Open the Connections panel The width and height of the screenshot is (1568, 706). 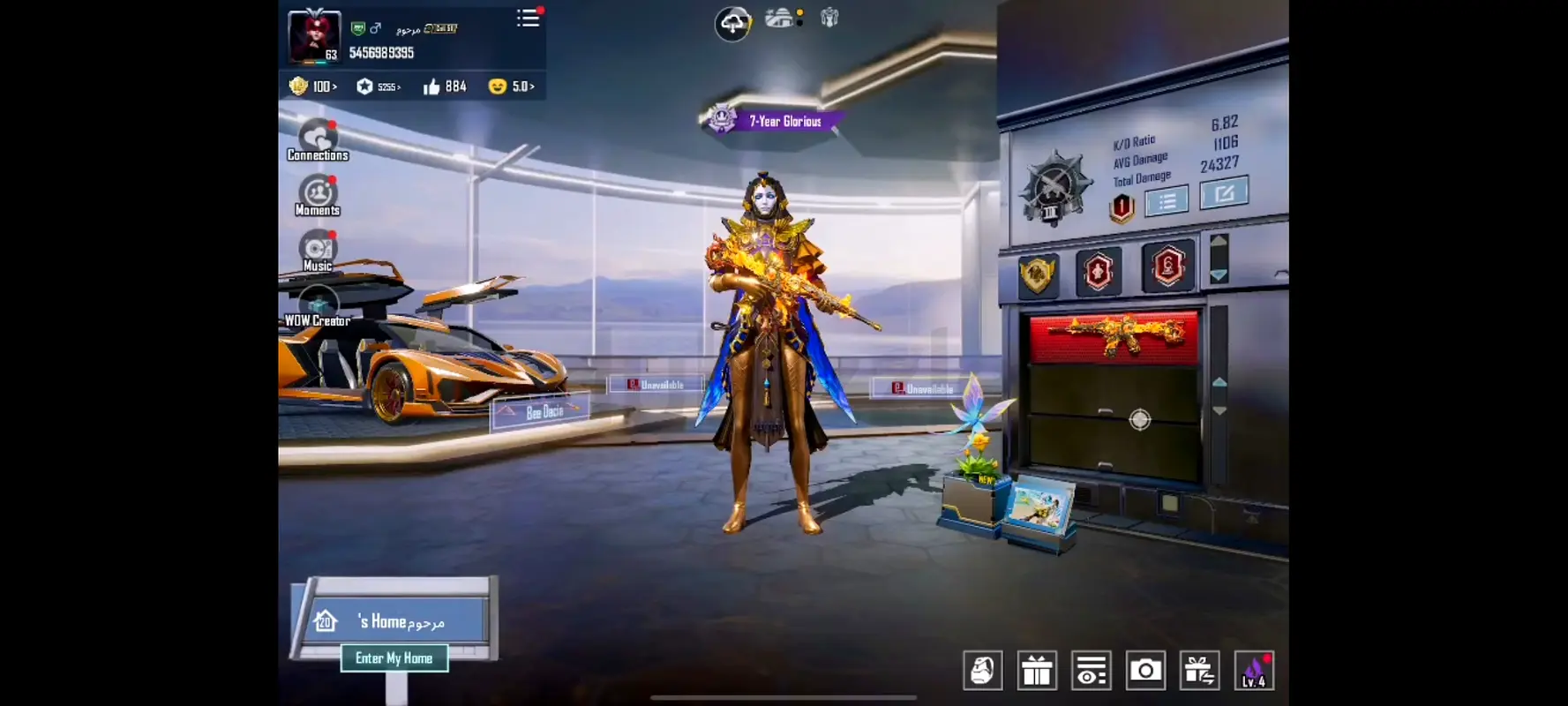[318, 141]
